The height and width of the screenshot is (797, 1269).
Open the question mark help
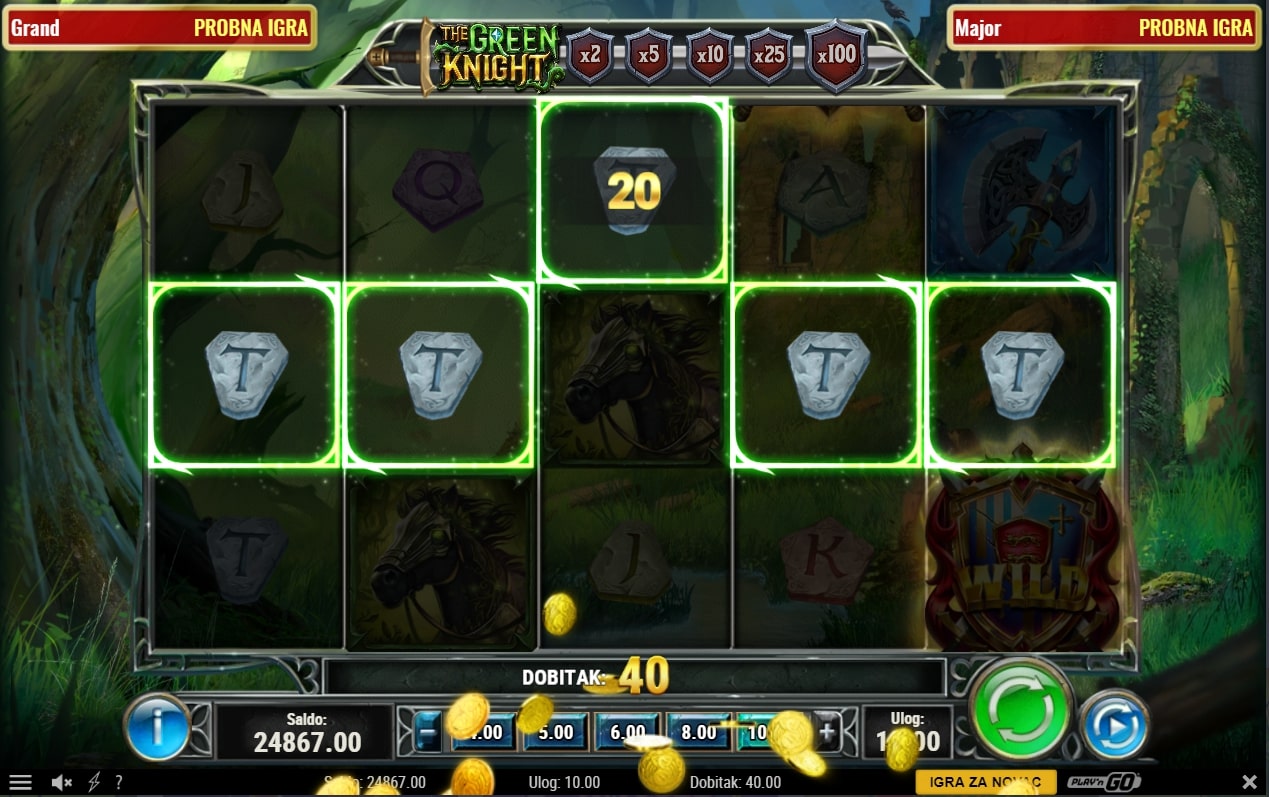pos(119,782)
